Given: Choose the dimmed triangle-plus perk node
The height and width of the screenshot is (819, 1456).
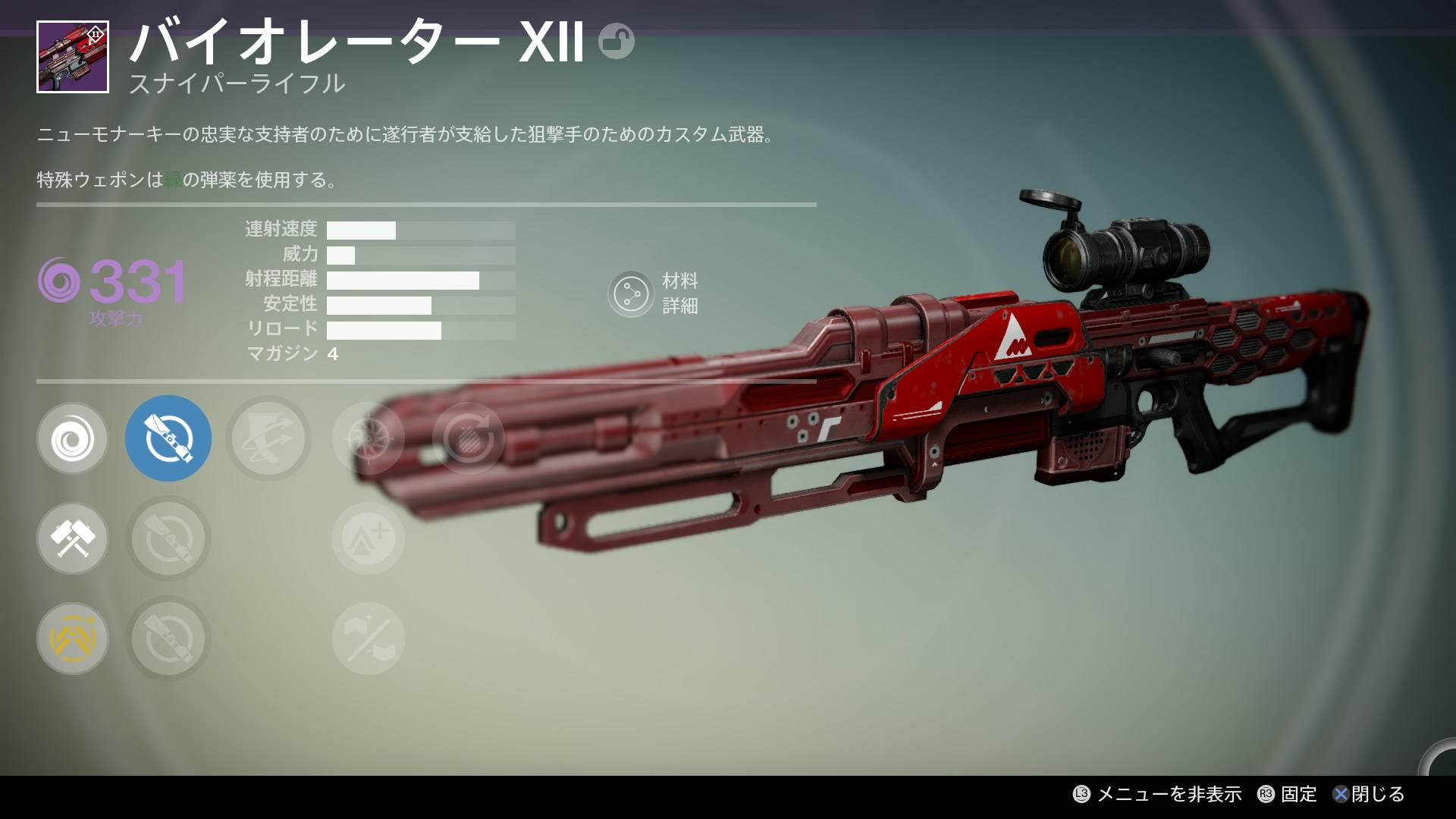Looking at the screenshot, I should [x=368, y=538].
